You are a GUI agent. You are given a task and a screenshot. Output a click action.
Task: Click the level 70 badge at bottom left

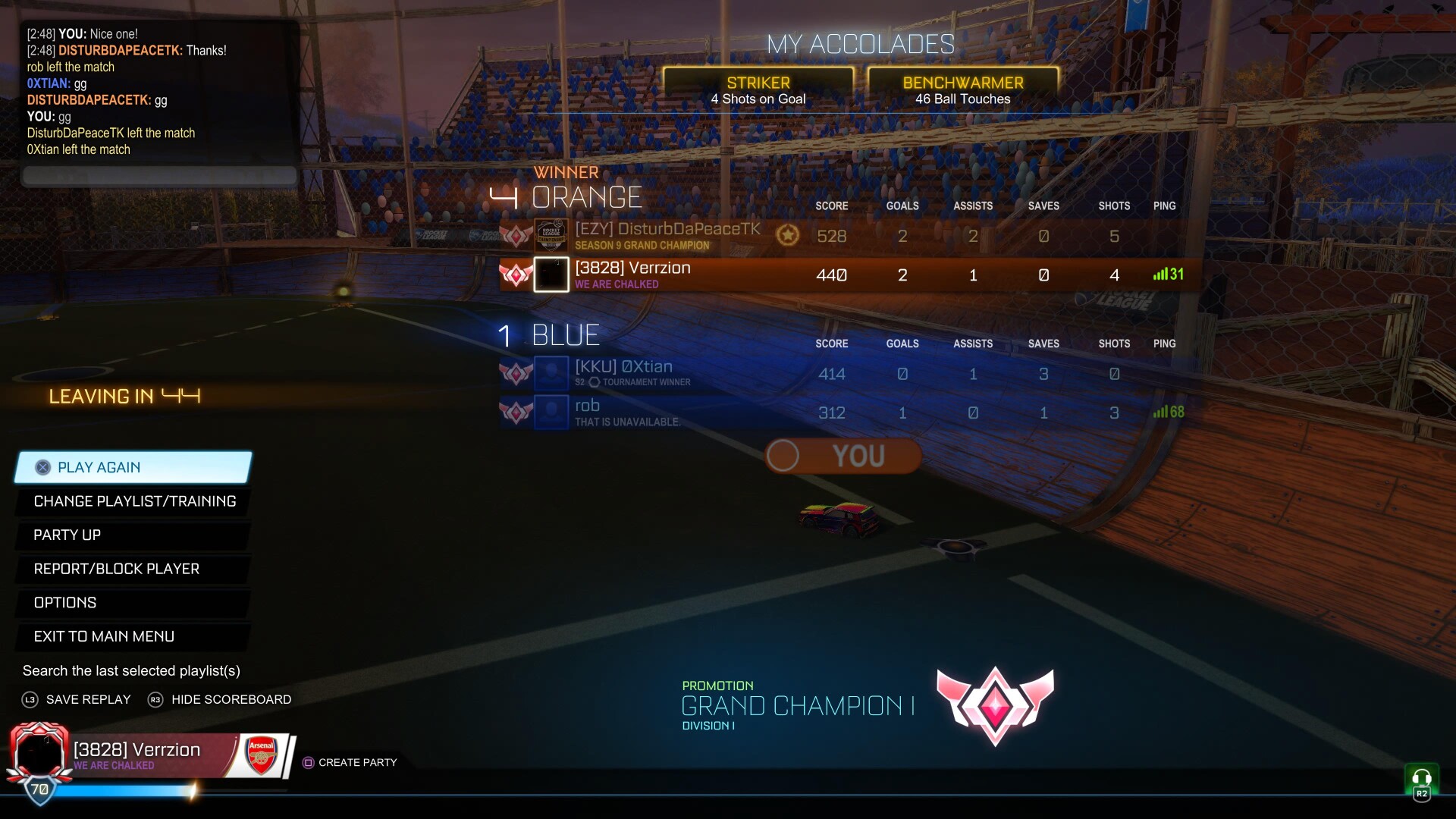click(39, 790)
